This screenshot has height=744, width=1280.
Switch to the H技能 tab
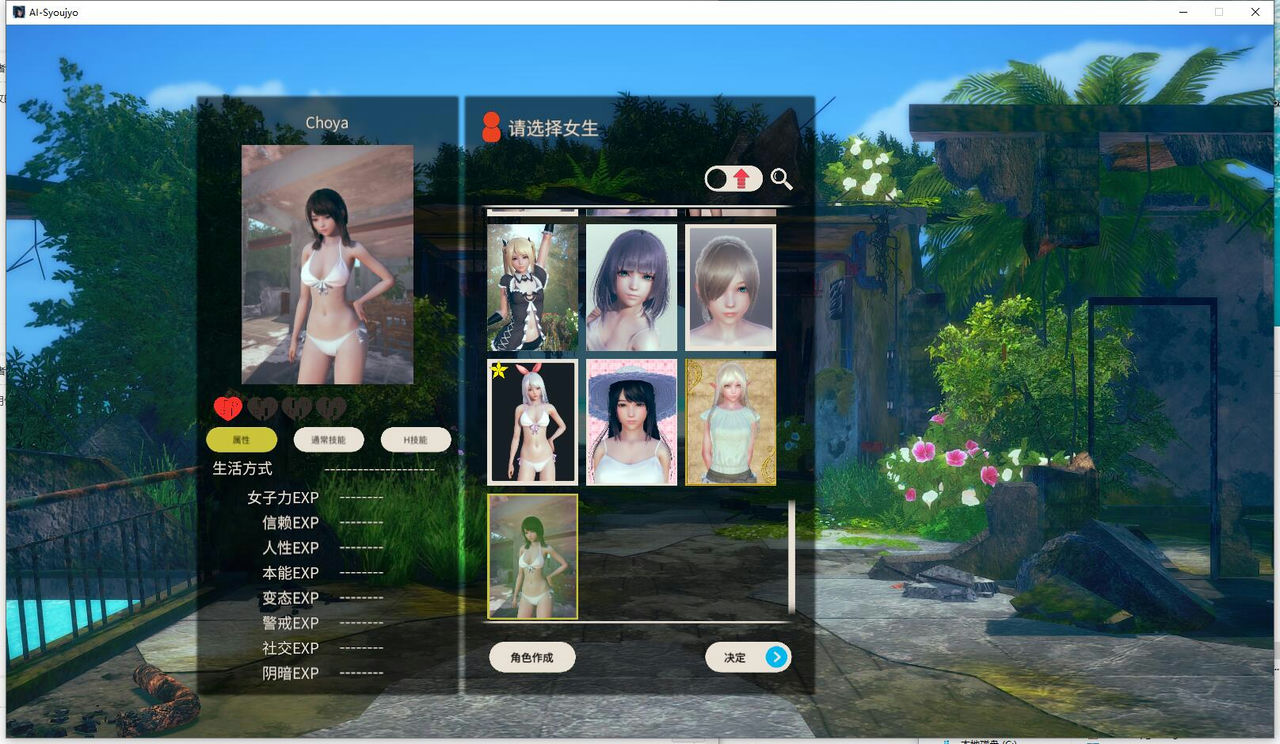tap(415, 440)
